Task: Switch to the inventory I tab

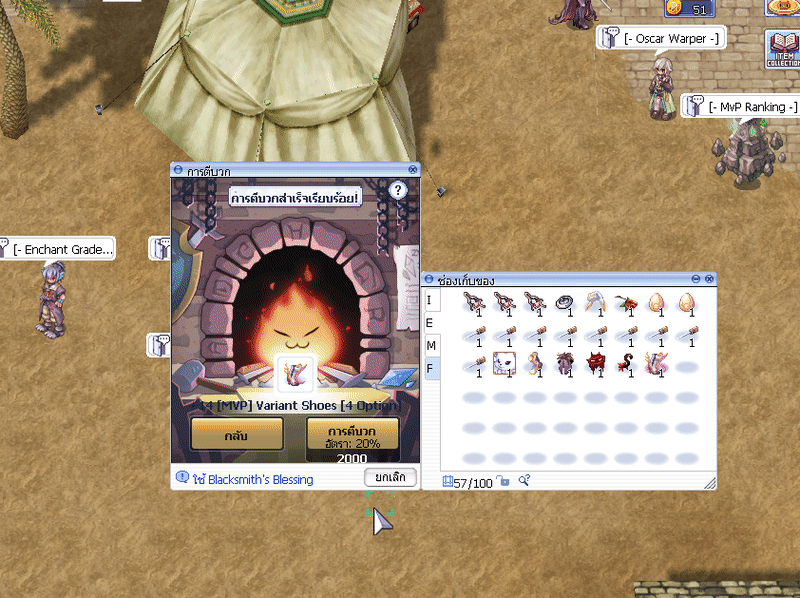Action: tap(429, 301)
